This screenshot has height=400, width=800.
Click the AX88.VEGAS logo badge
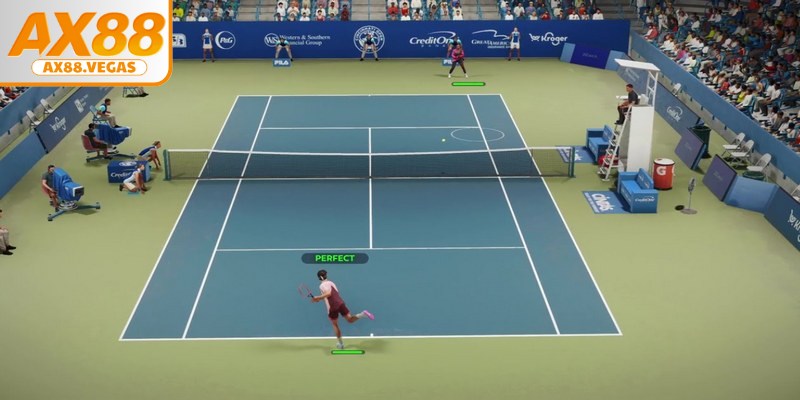(x=86, y=42)
